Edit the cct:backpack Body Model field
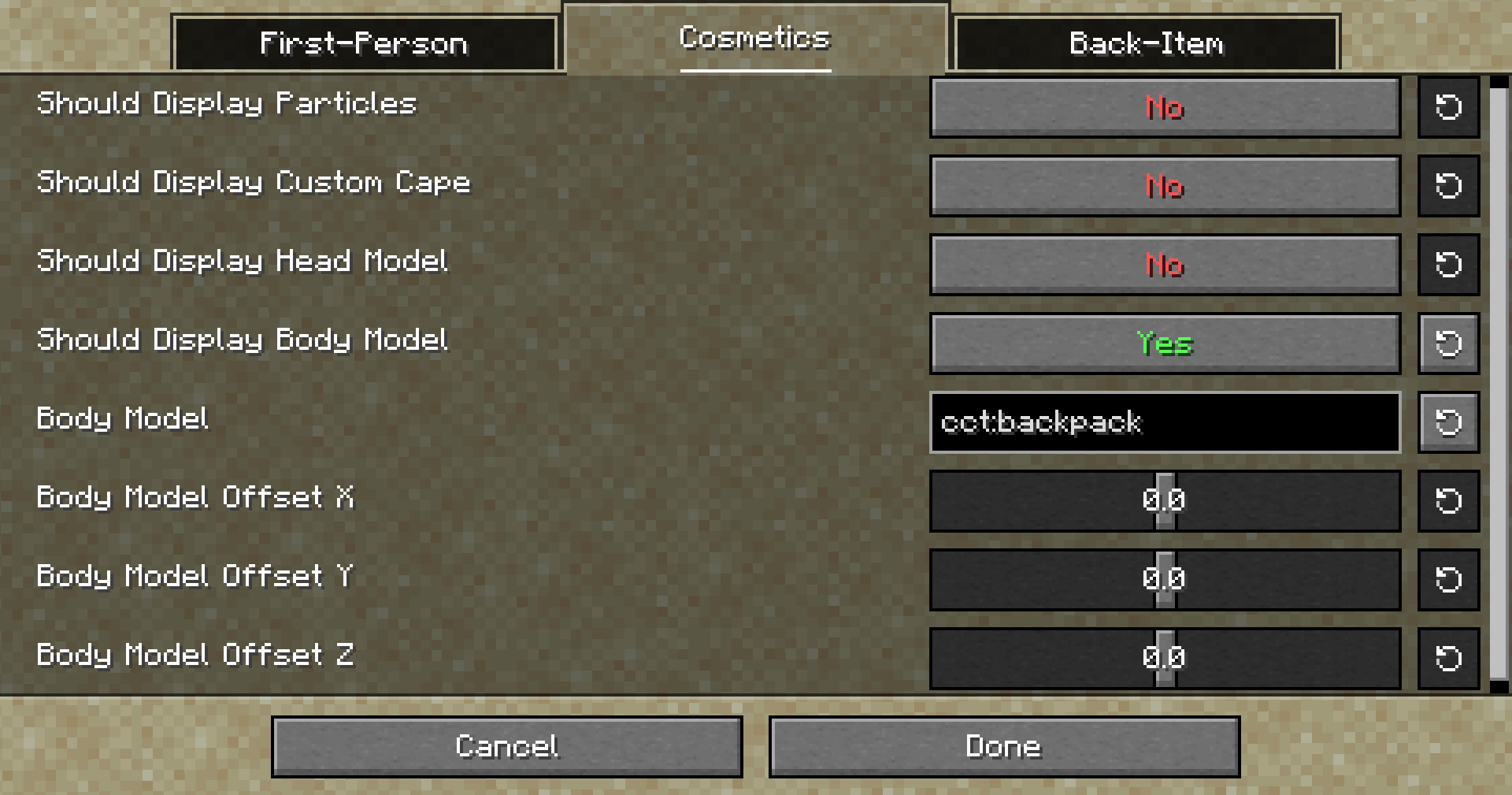Viewport: 1512px width, 795px height. point(1164,422)
